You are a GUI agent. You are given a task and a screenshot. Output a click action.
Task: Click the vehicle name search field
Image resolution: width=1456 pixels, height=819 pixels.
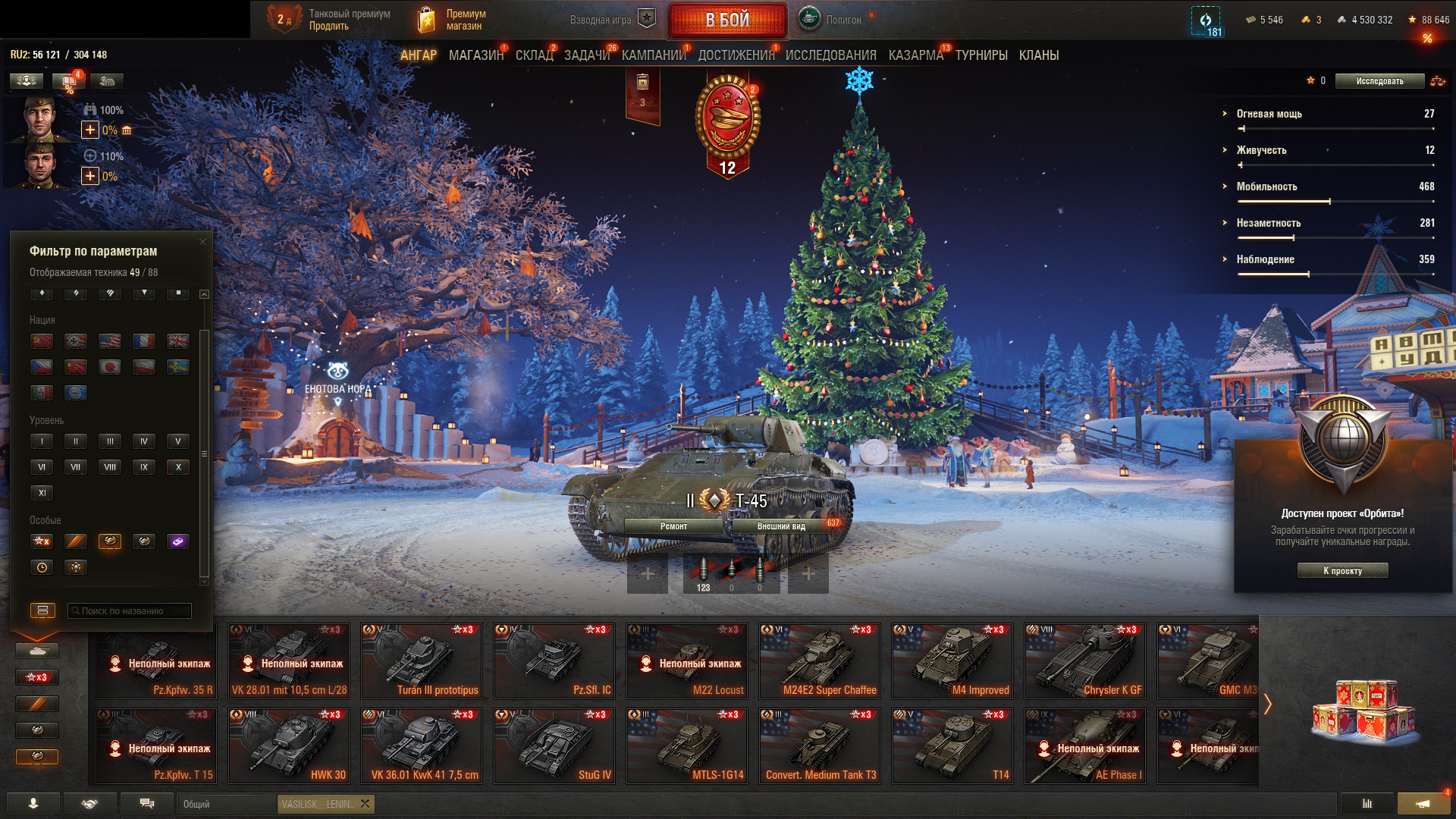coord(130,611)
